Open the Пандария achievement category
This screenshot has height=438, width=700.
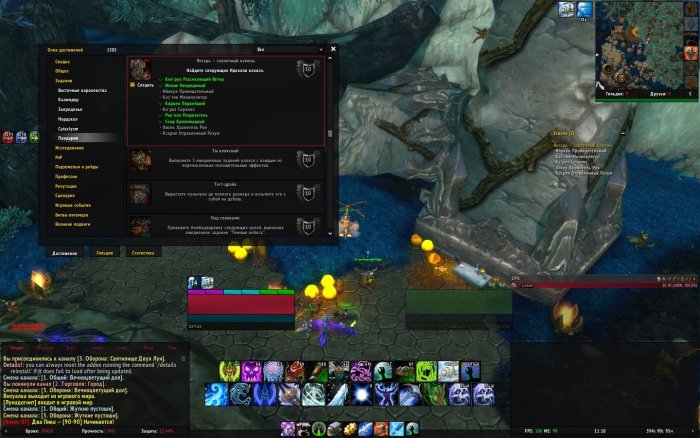pyautogui.click(x=69, y=137)
